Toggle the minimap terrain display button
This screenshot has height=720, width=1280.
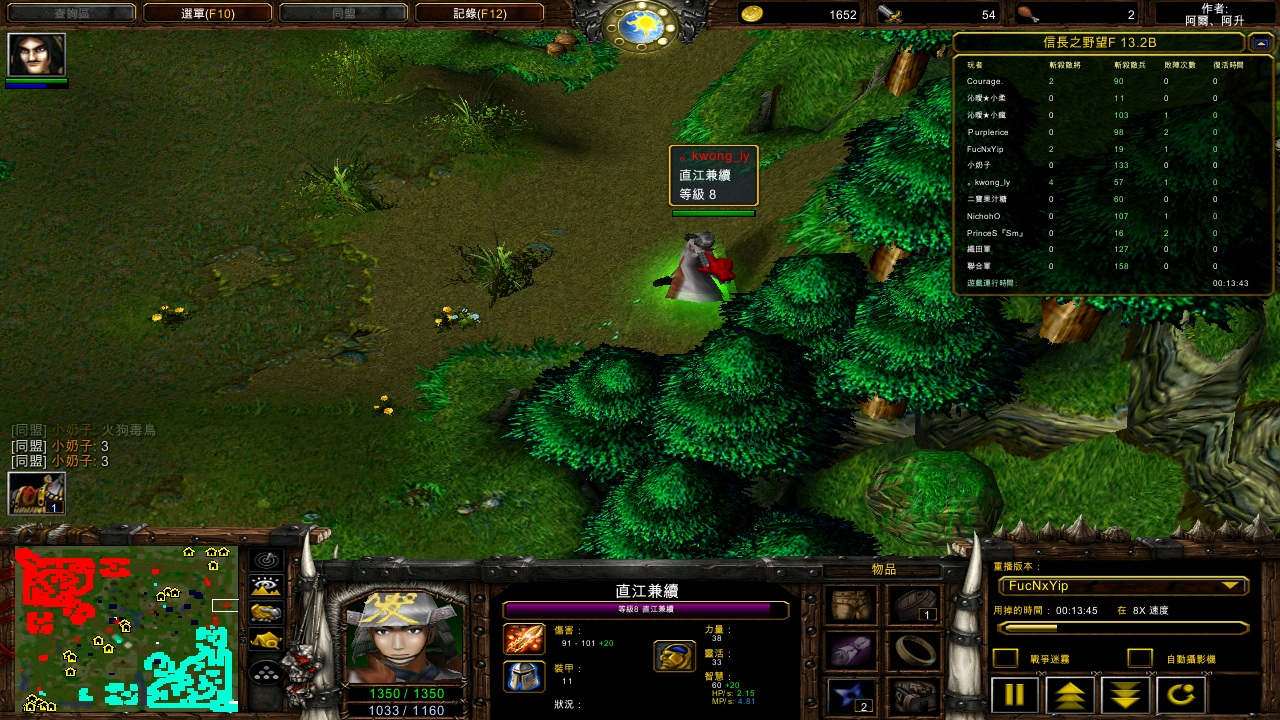(266, 587)
